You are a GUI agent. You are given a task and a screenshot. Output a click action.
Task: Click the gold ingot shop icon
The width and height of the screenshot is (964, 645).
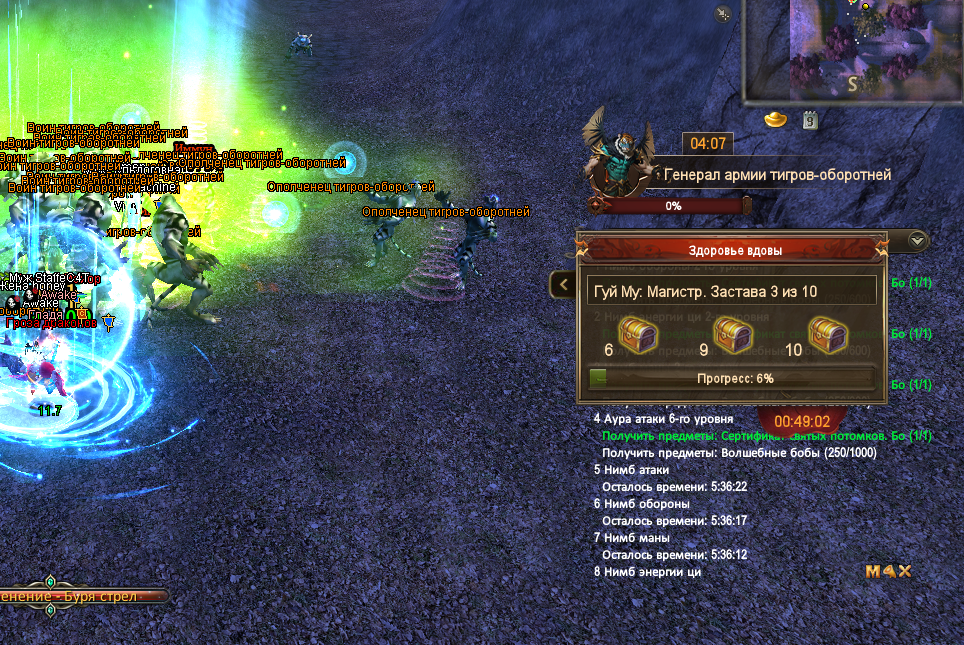click(x=776, y=119)
